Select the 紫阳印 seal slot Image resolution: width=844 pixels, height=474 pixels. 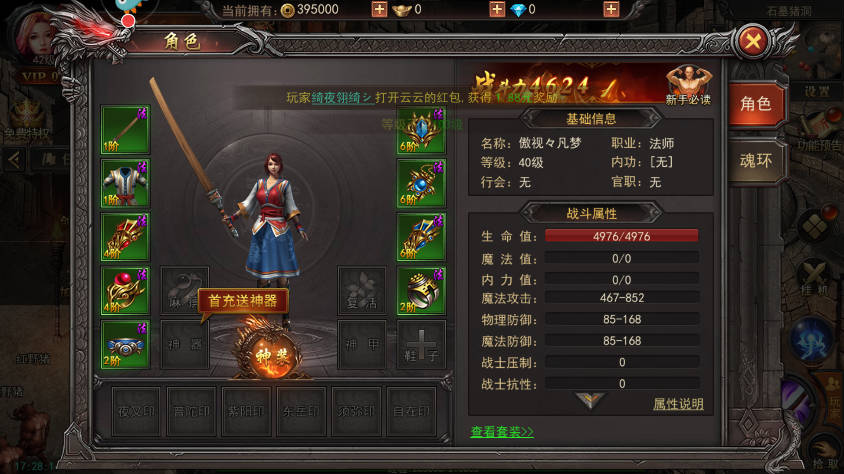(246, 410)
